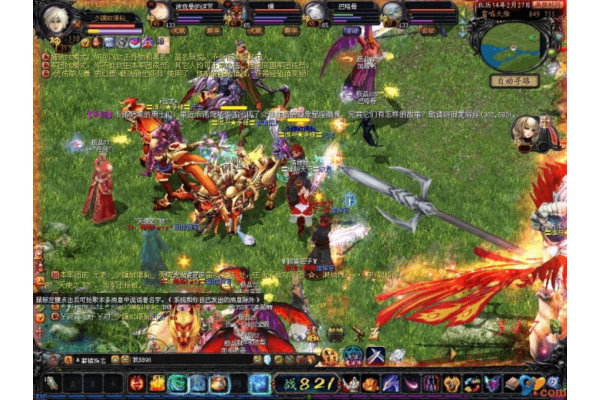
Task: Select the white-haired party member portrait
Action: pos(315,12)
